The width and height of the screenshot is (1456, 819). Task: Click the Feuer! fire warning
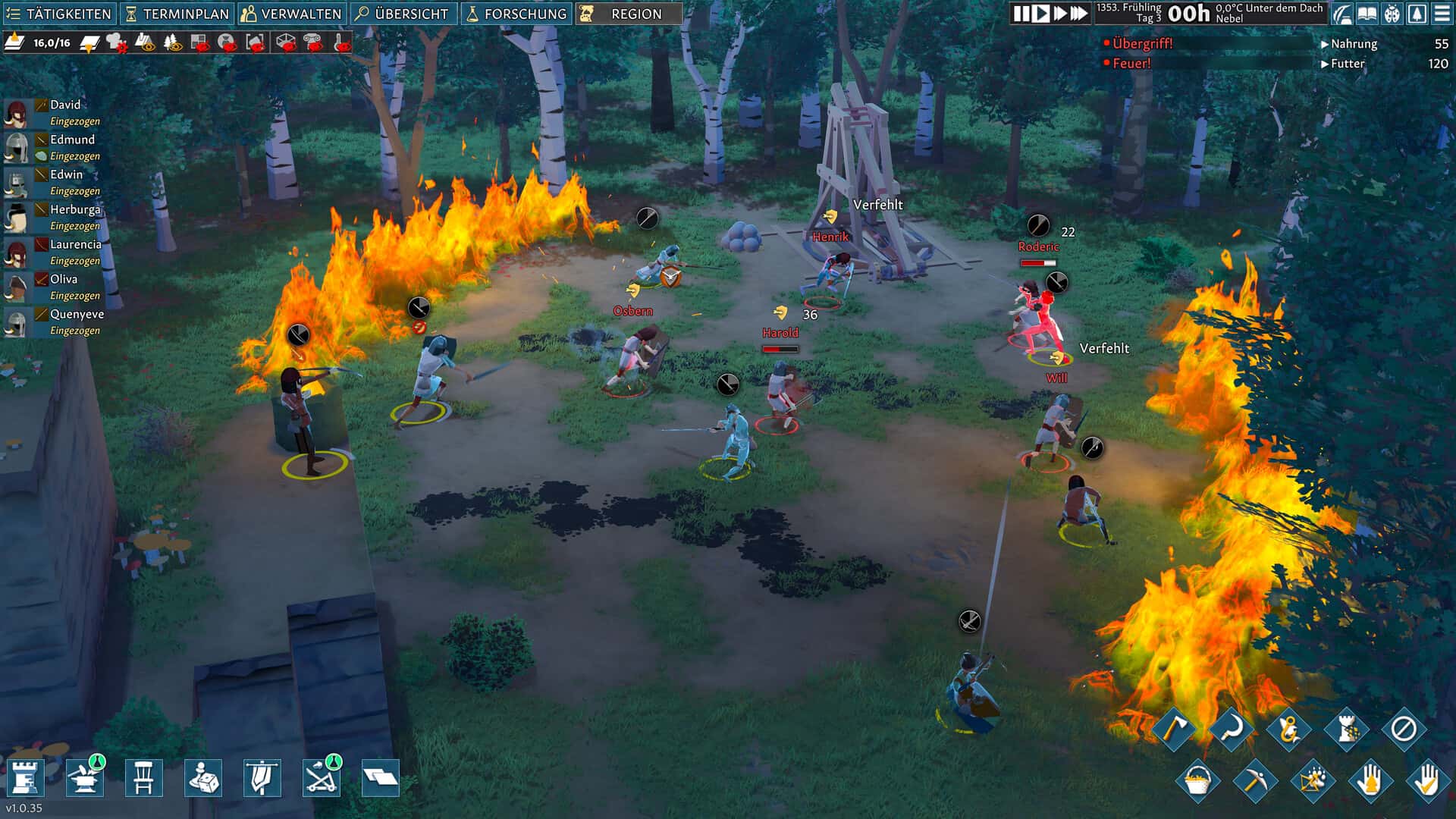(1131, 64)
